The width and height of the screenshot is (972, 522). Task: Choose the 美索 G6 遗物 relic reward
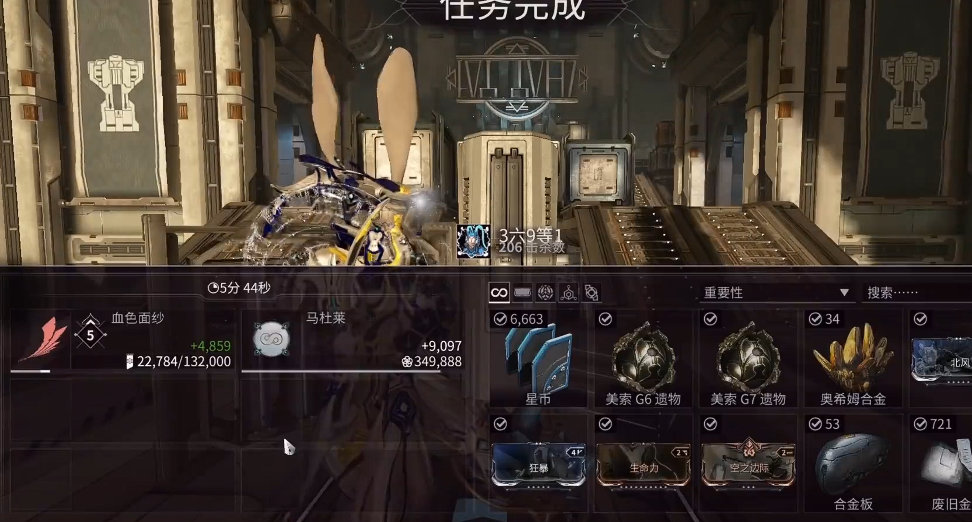coord(643,358)
